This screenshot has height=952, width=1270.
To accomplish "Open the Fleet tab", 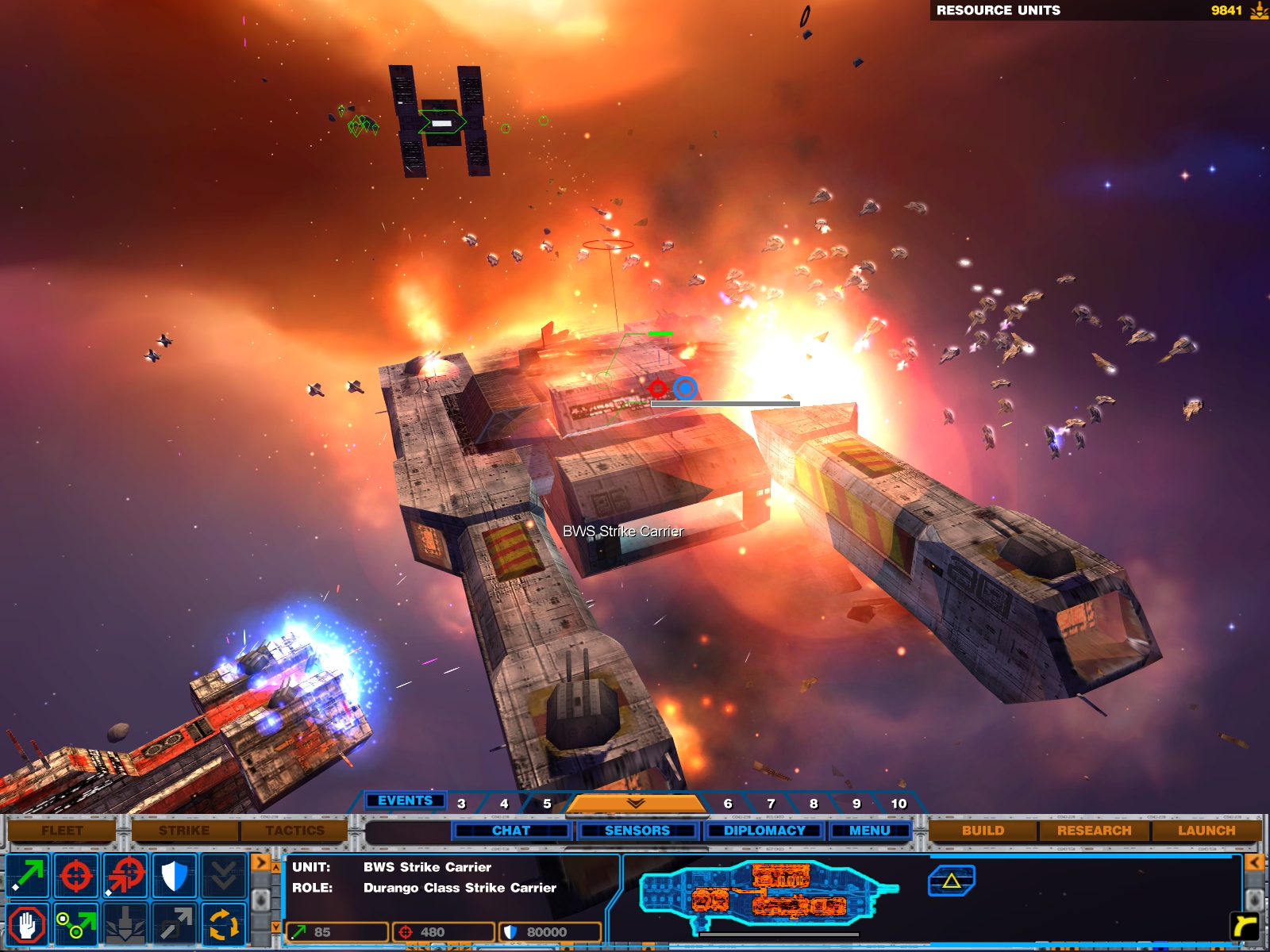I will (x=62, y=831).
